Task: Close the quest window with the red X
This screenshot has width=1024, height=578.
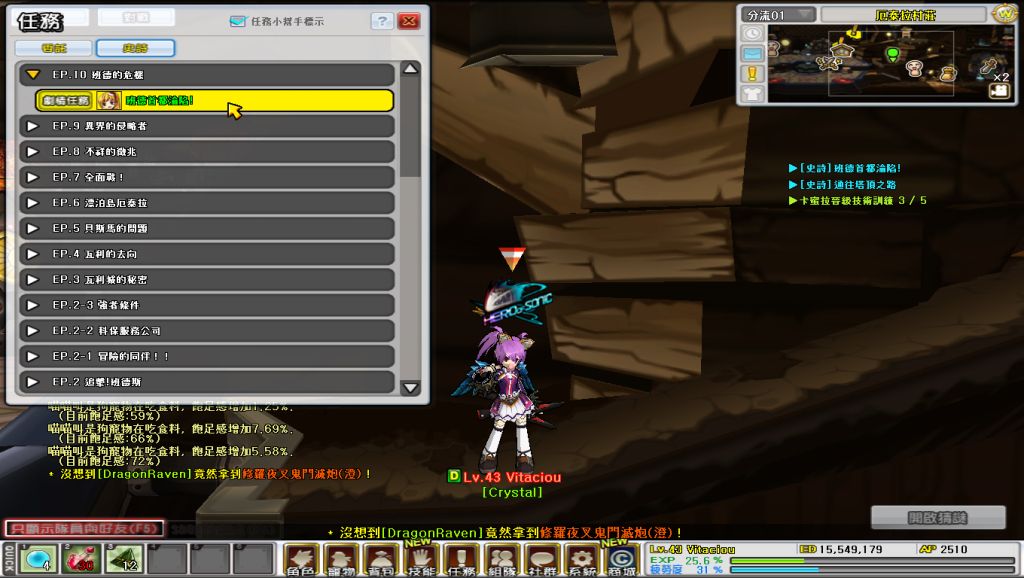Action: pyautogui.click(x=408, y=21)
